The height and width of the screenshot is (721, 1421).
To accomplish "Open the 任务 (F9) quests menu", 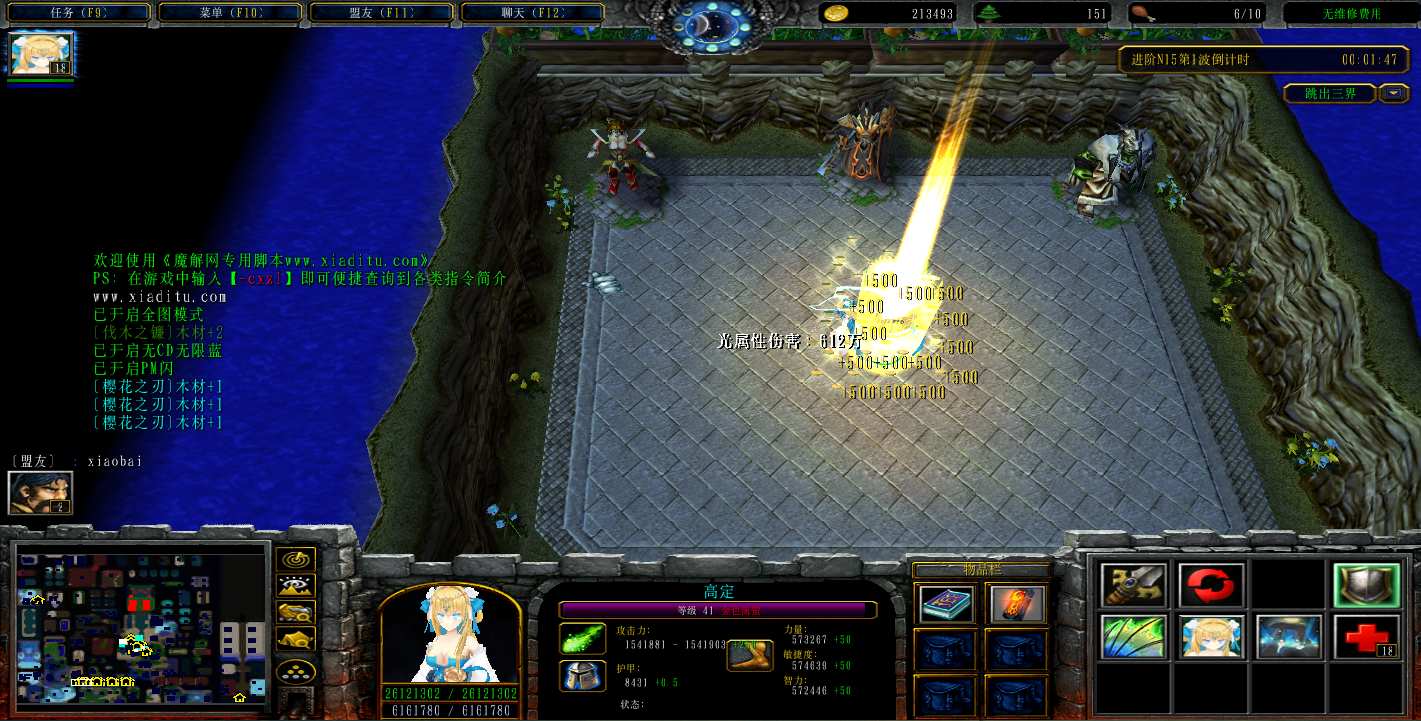I will (79, 14).
